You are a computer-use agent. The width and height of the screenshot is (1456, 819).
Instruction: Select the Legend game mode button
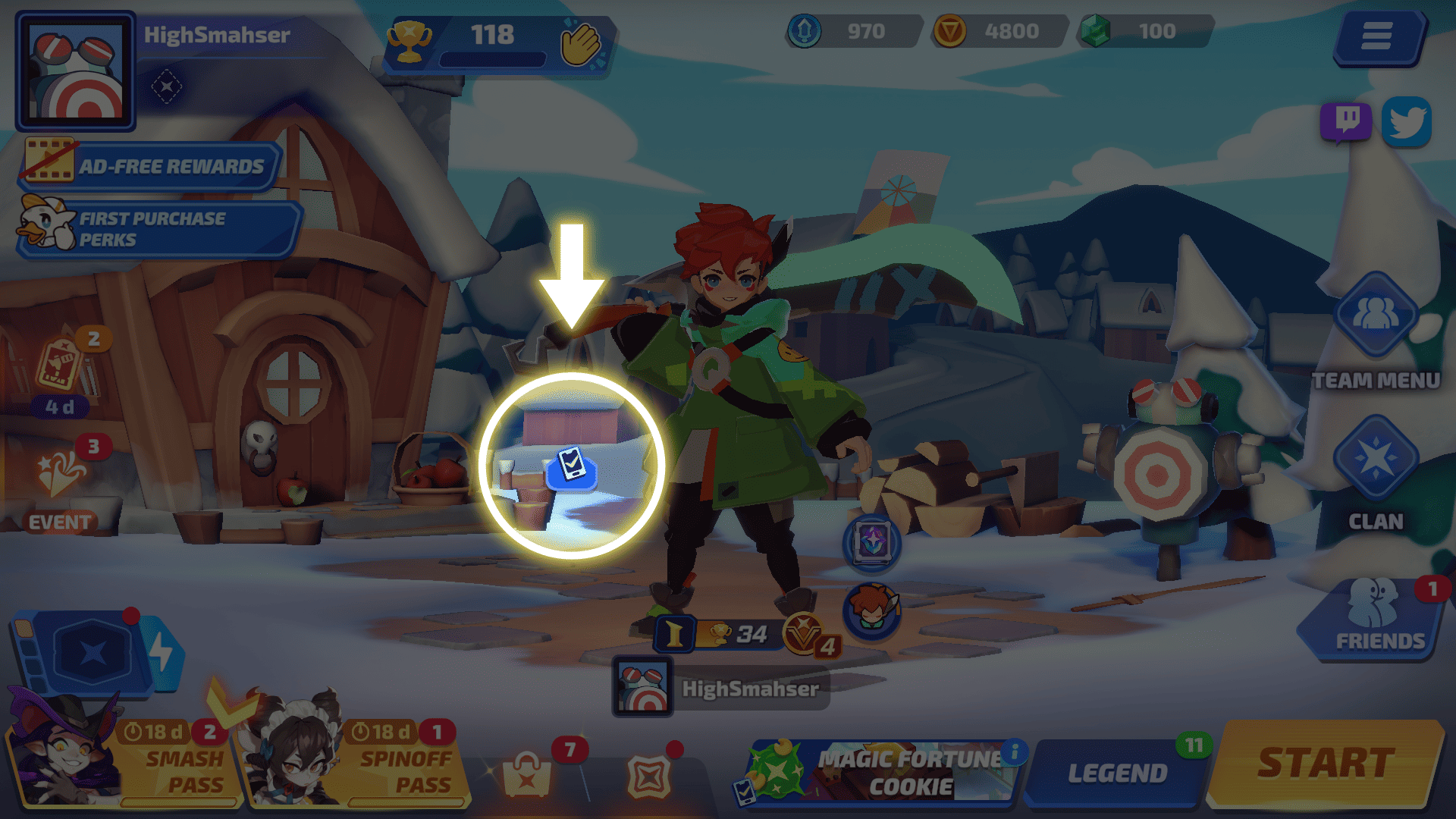click(1116, 773)
